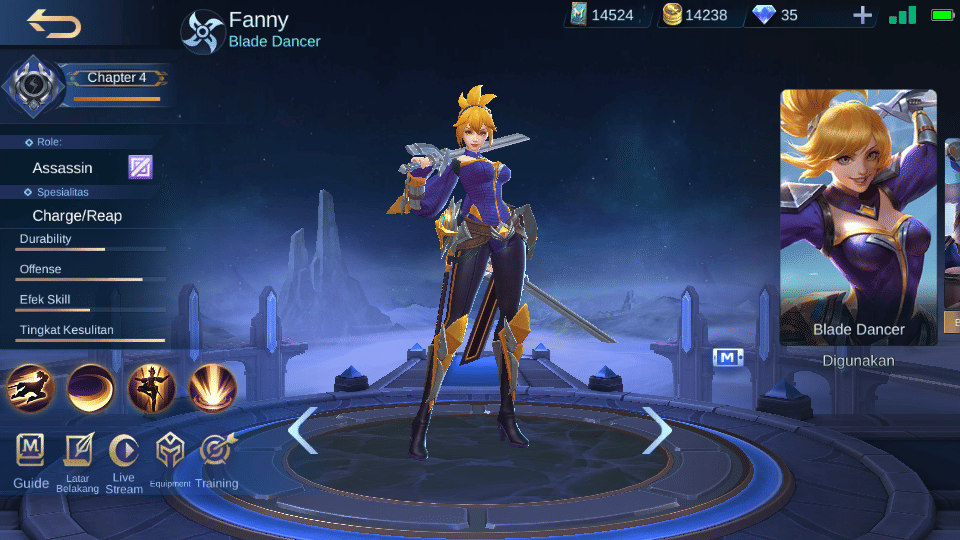960x540 pixels.
Task: Open the hero Guide
Action: 31,462
